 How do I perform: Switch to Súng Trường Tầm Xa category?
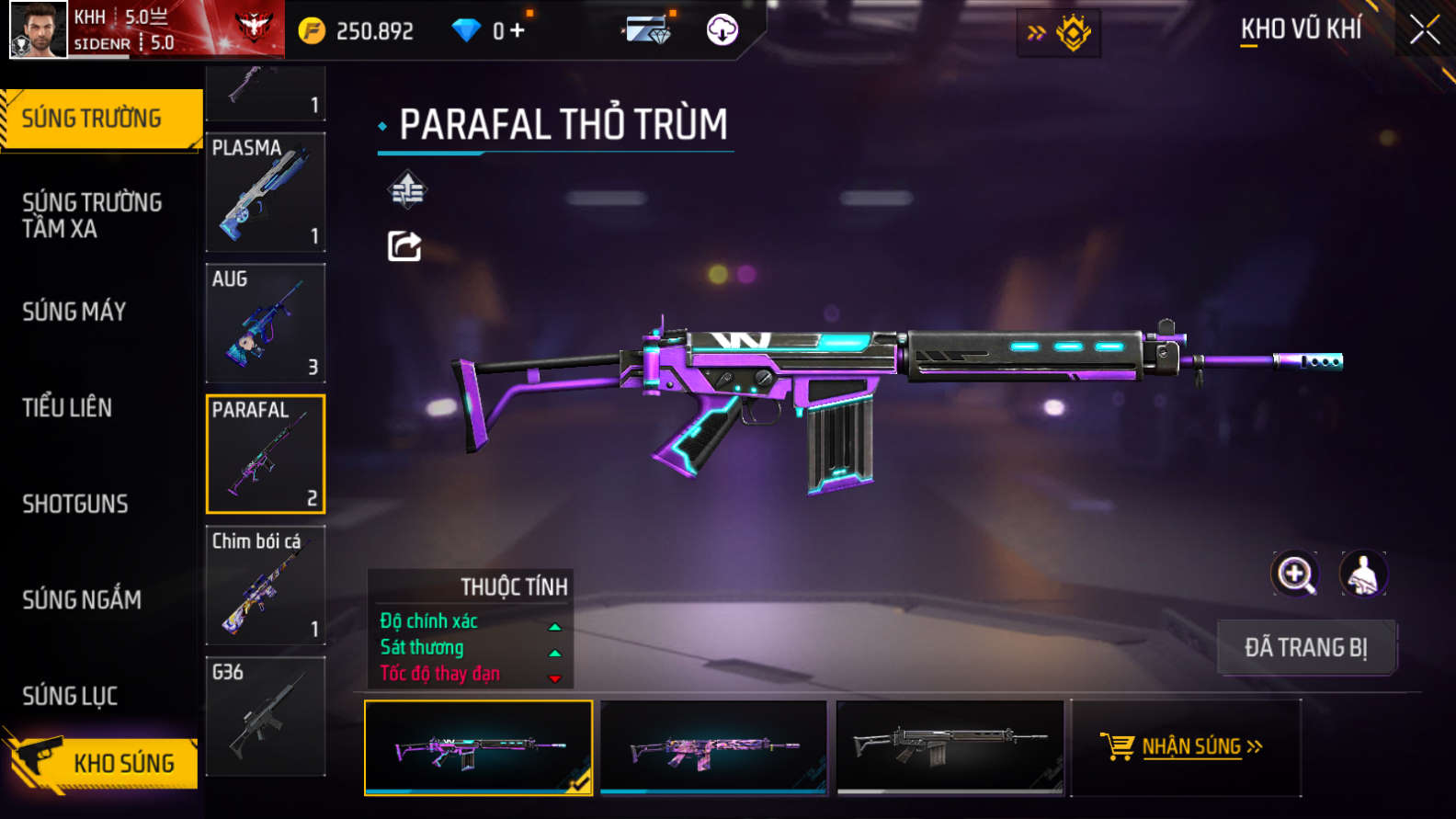click(x=92, y=215)
